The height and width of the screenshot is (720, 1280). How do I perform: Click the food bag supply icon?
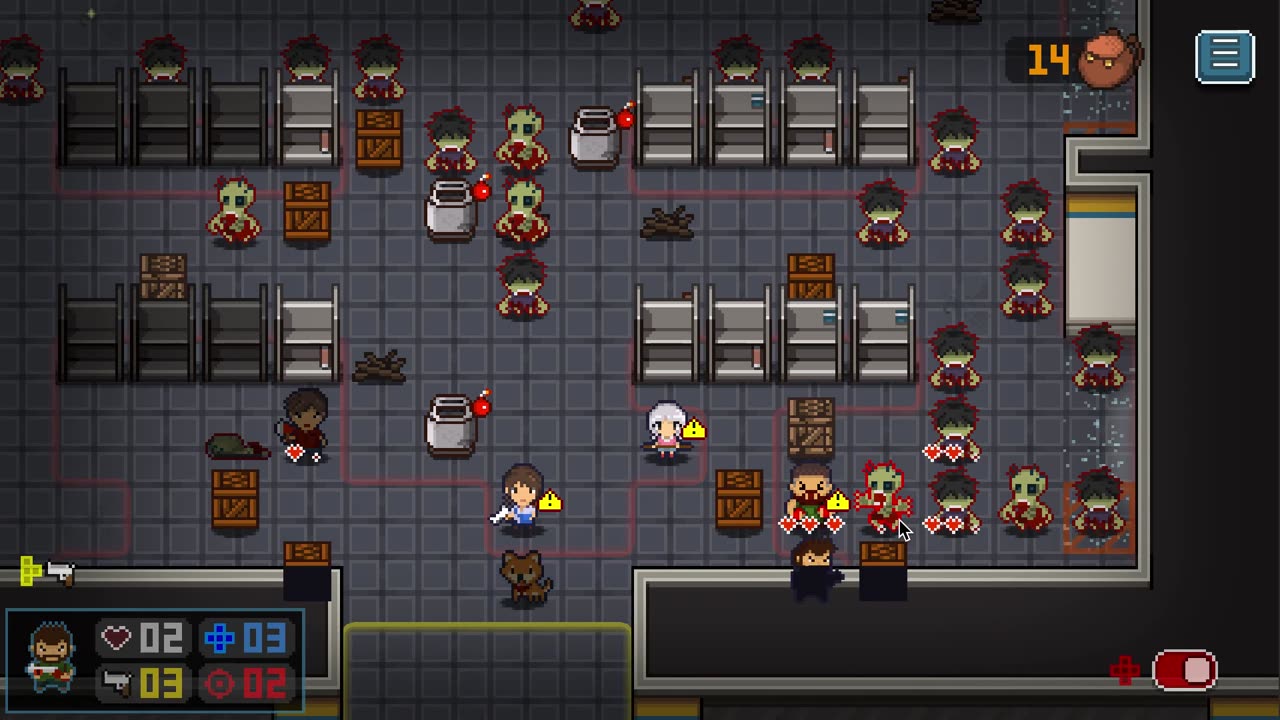[1110, 60]
